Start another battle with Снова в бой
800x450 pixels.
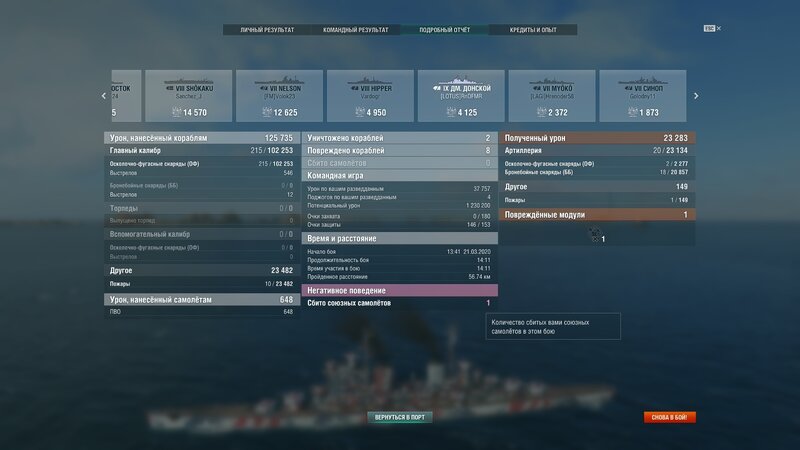pyautogui.click(x=669, y=417)
